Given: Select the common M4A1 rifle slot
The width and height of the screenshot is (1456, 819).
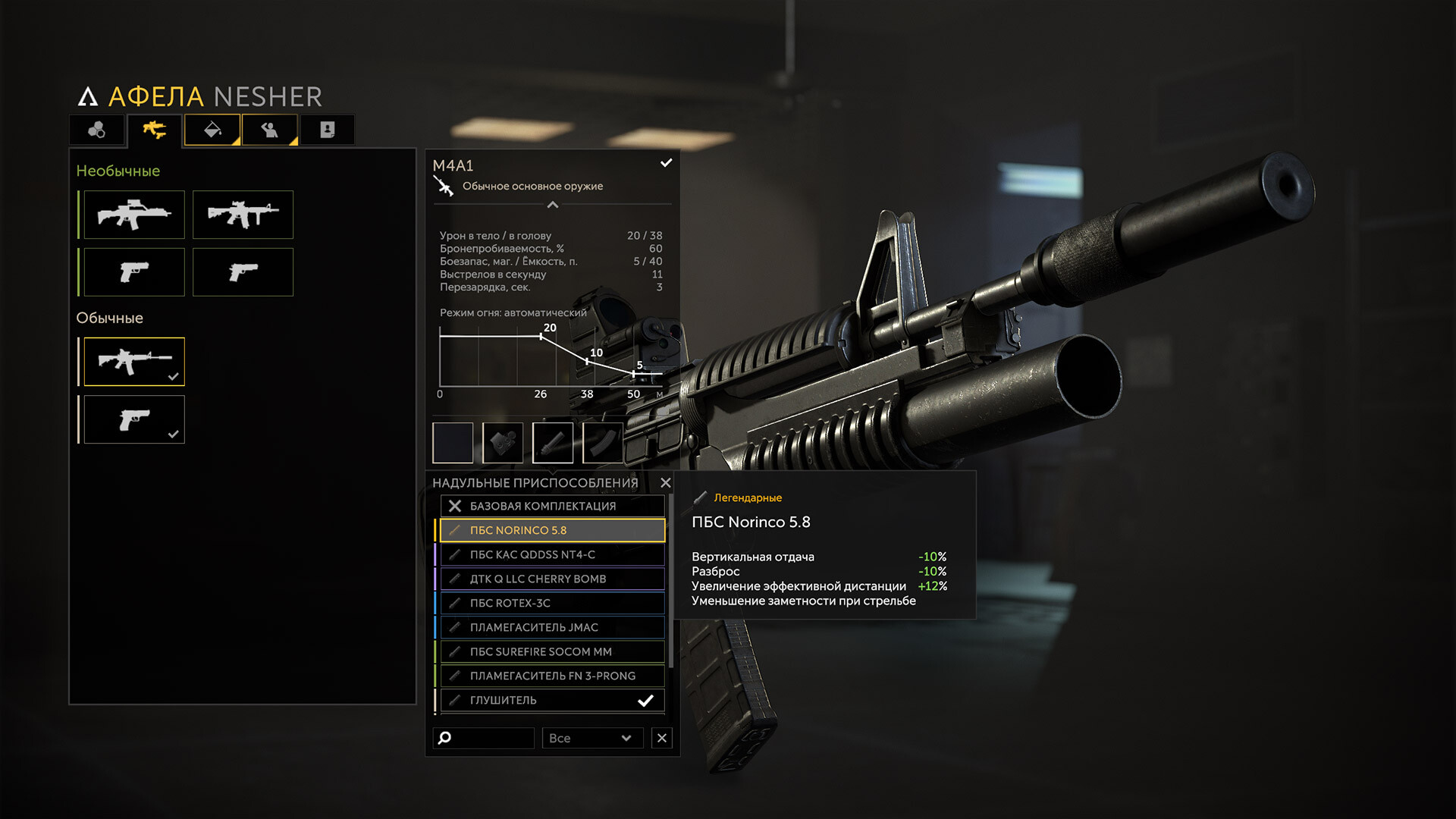Looking at the screenshot, I should pyautogui.click(x=134, y=362).
